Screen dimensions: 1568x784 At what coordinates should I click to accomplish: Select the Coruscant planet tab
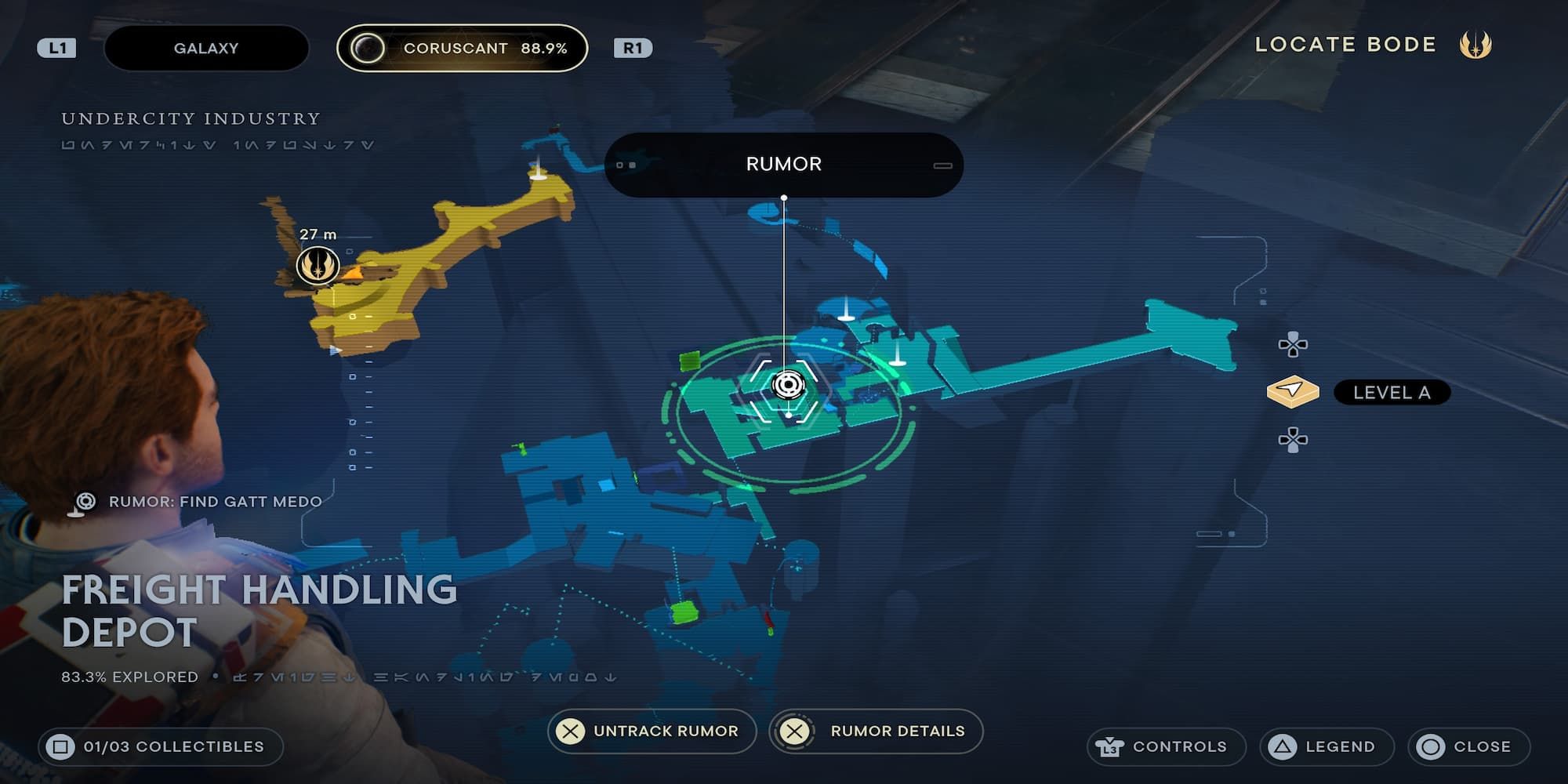(x=462, y=48)
